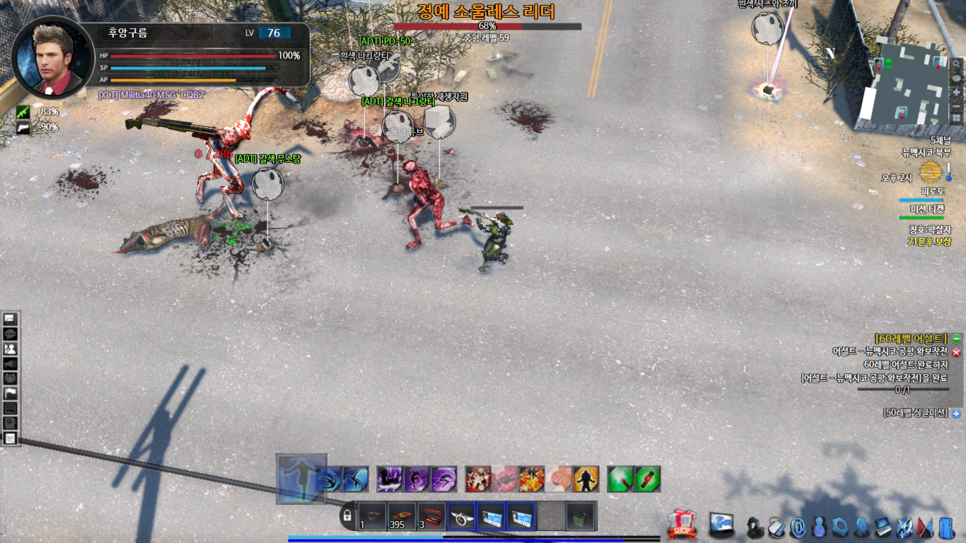
Task: Open the blue gear settings icon
Action: (x=840, y=526)
